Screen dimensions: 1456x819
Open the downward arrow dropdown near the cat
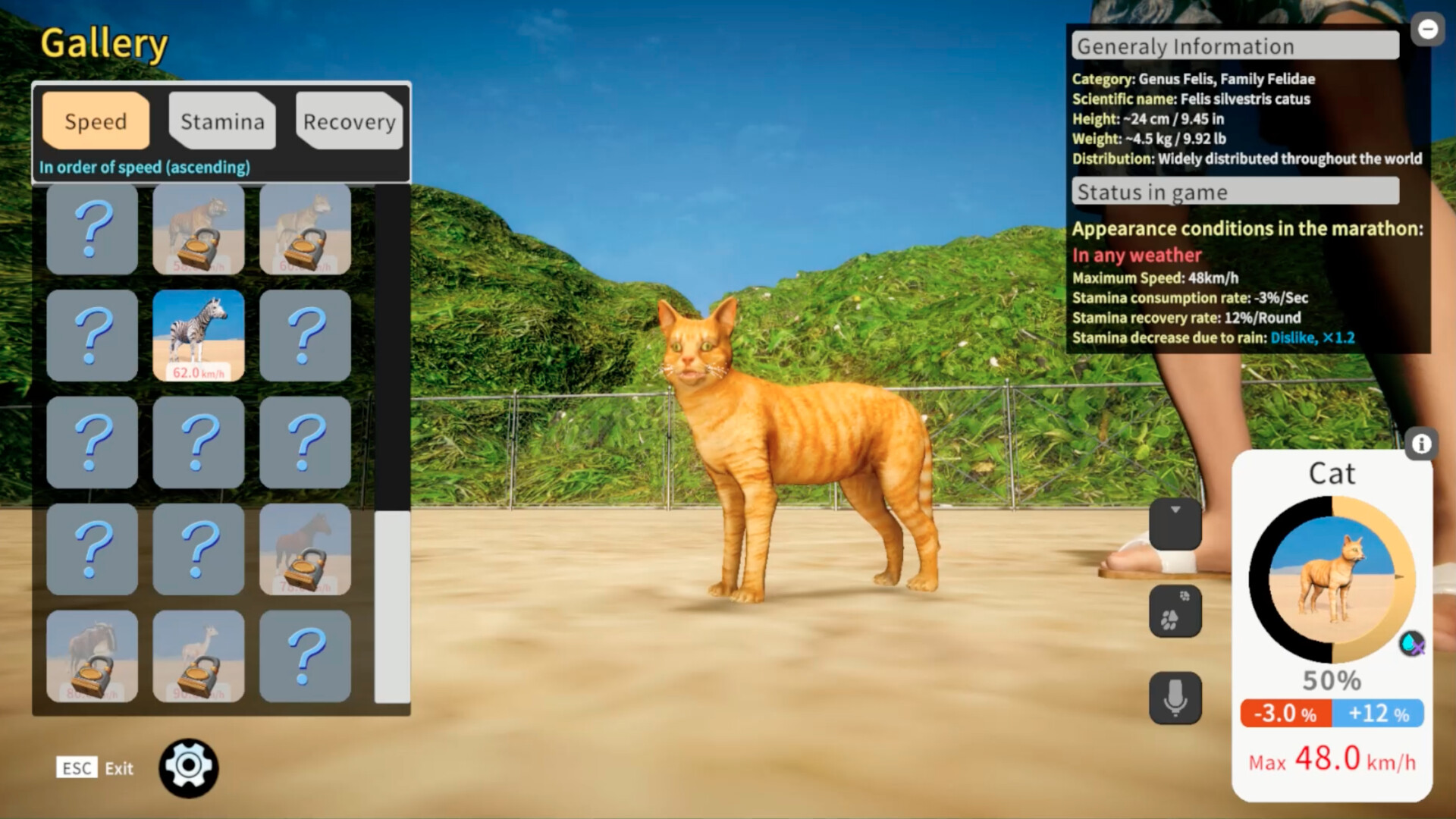(1176, 524)
